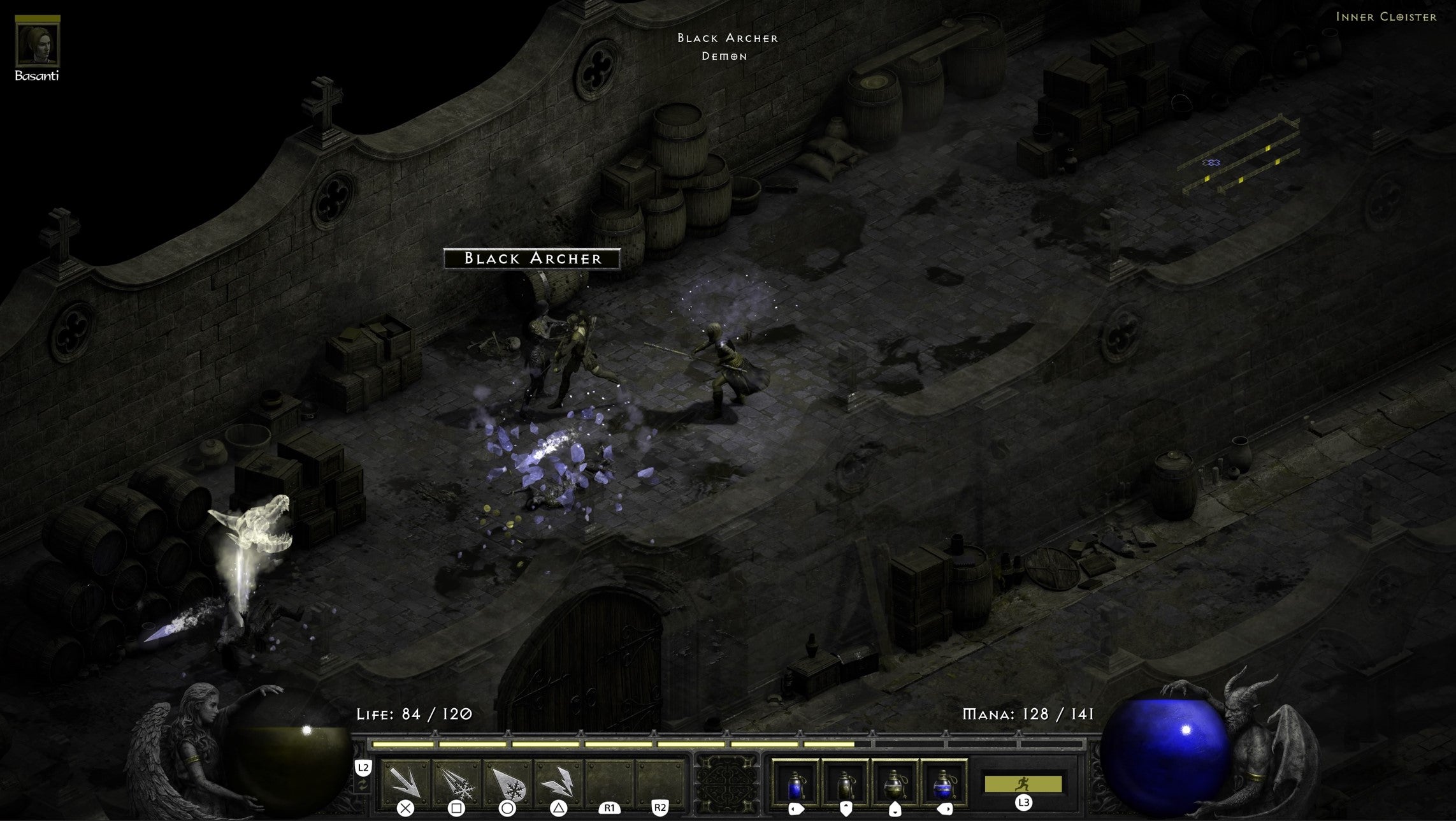This screenshot has height=821, width=1456.
Task: Expand the third belt slot flask options
Action: (x=895, y=810)
